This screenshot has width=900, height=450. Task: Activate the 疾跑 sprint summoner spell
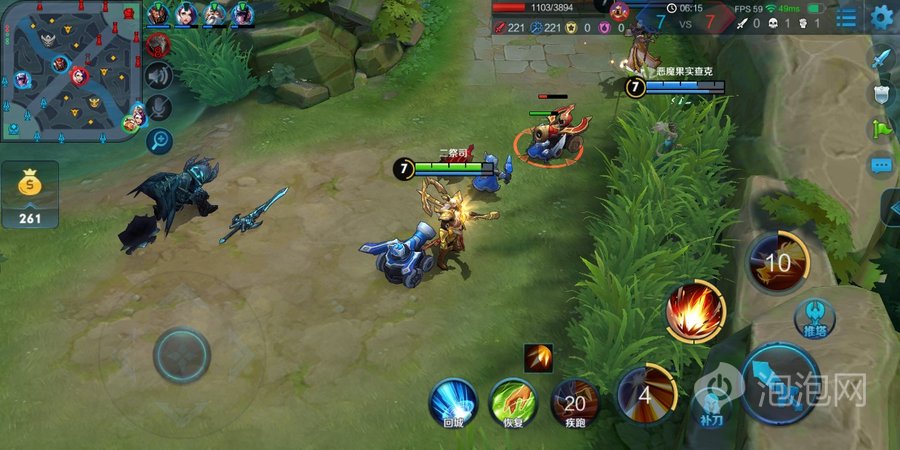coord(575,402)
